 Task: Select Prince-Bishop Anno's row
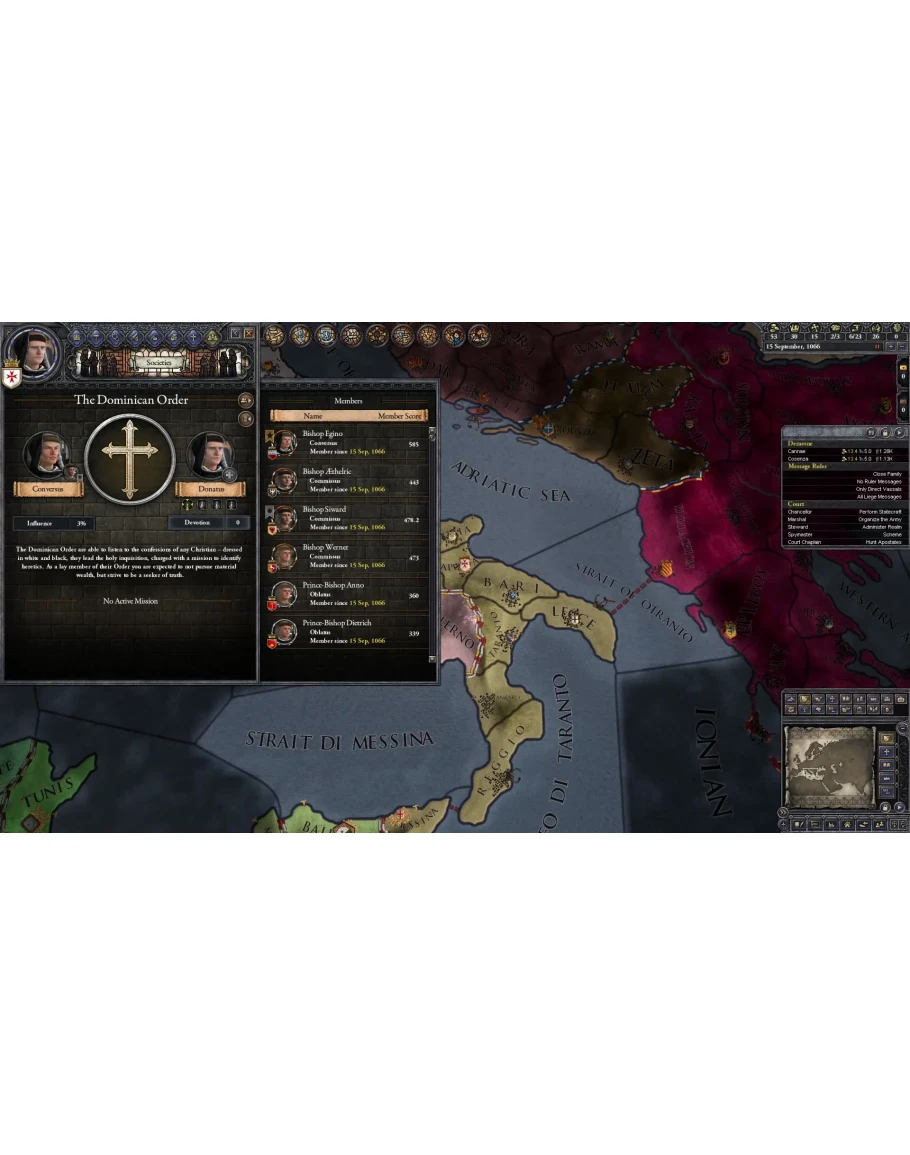tap(347, 594)
